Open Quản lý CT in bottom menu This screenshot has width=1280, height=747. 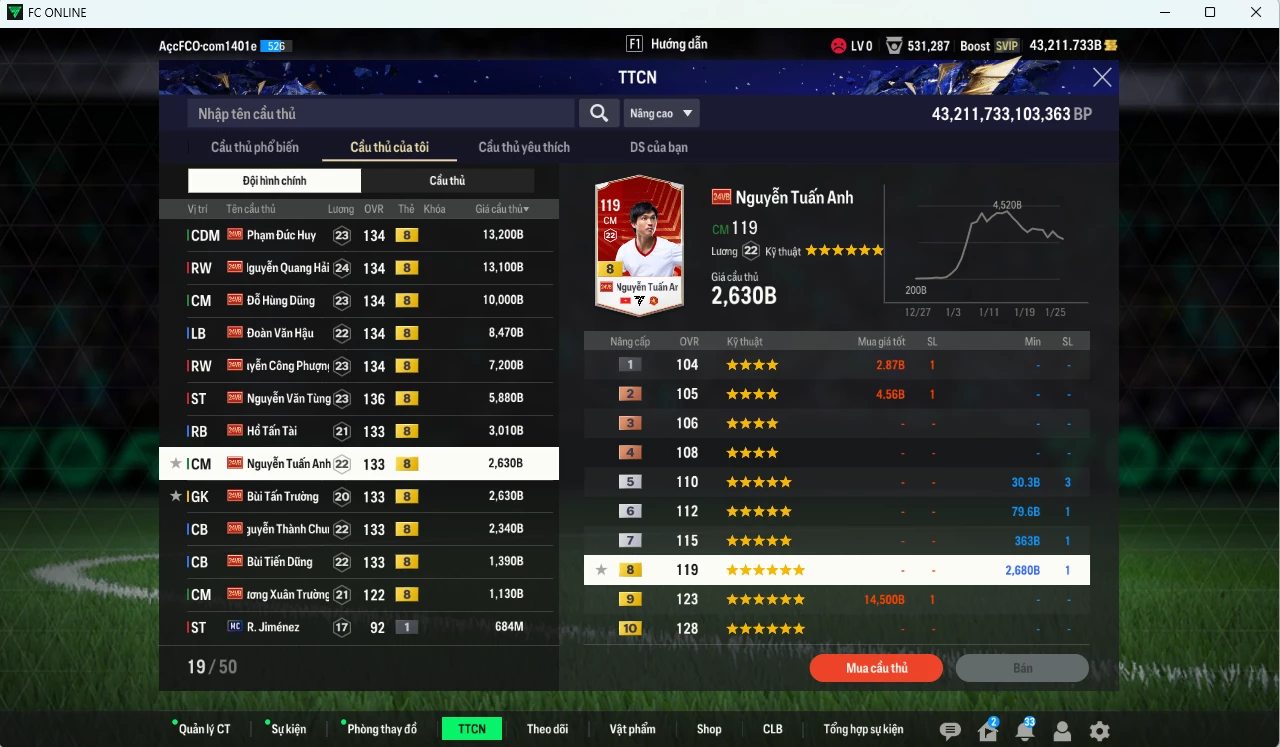point(204,729)
